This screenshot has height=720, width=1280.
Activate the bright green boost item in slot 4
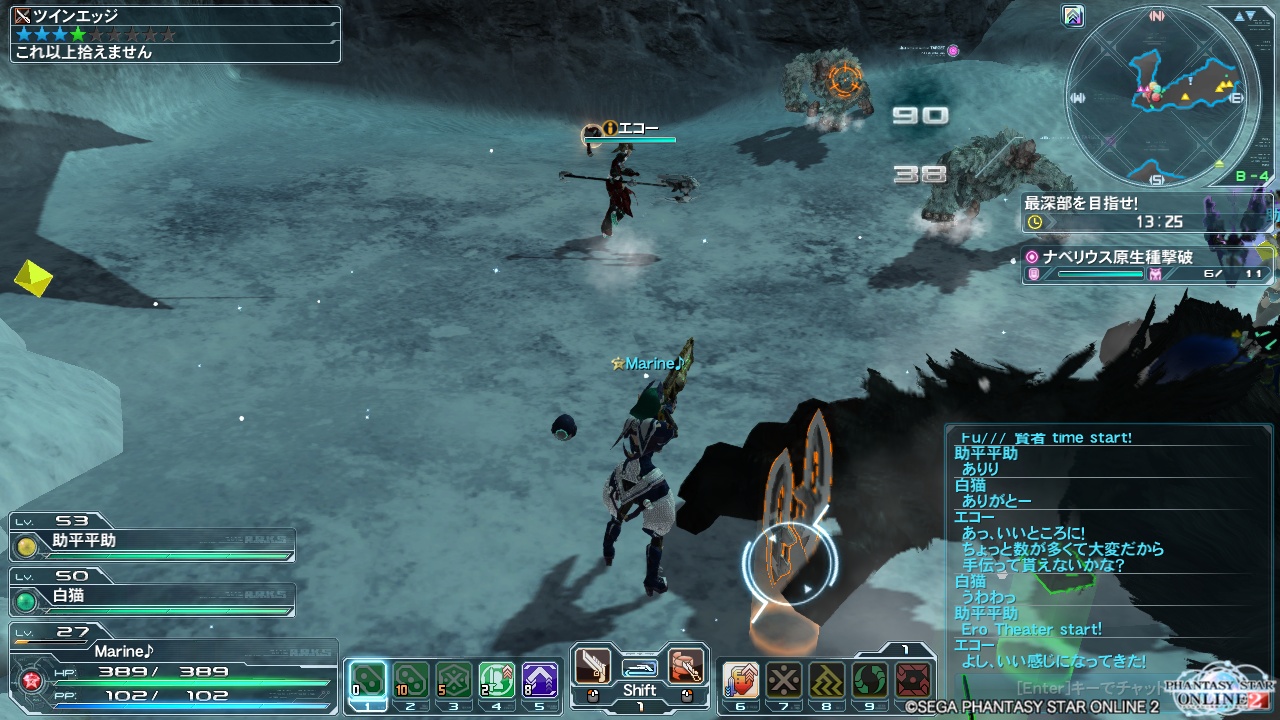(497, 680)
